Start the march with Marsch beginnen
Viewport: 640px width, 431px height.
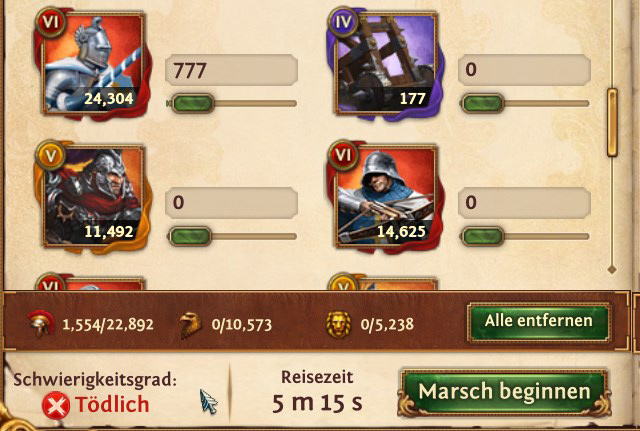[x=503, y=391]
